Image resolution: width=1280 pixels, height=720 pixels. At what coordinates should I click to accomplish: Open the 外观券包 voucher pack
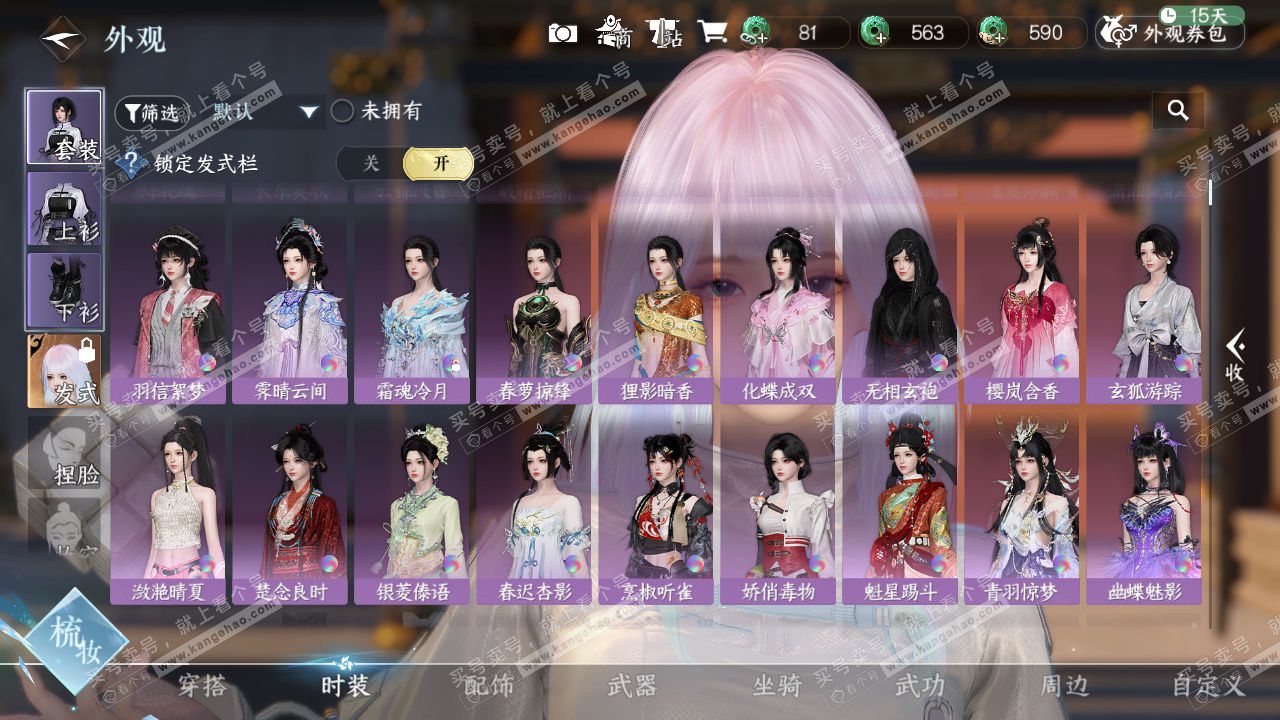1171,33
